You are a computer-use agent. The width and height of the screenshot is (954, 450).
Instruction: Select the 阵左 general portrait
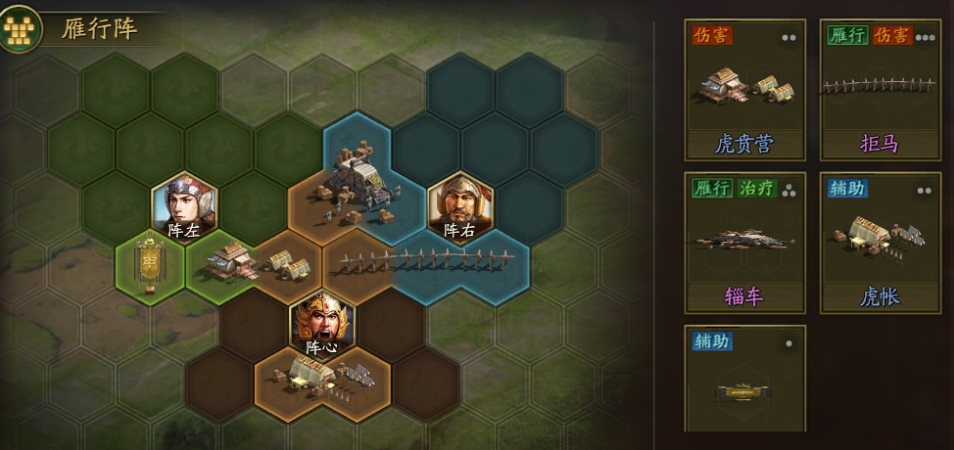pyautogui.click(x=184, y=206)
